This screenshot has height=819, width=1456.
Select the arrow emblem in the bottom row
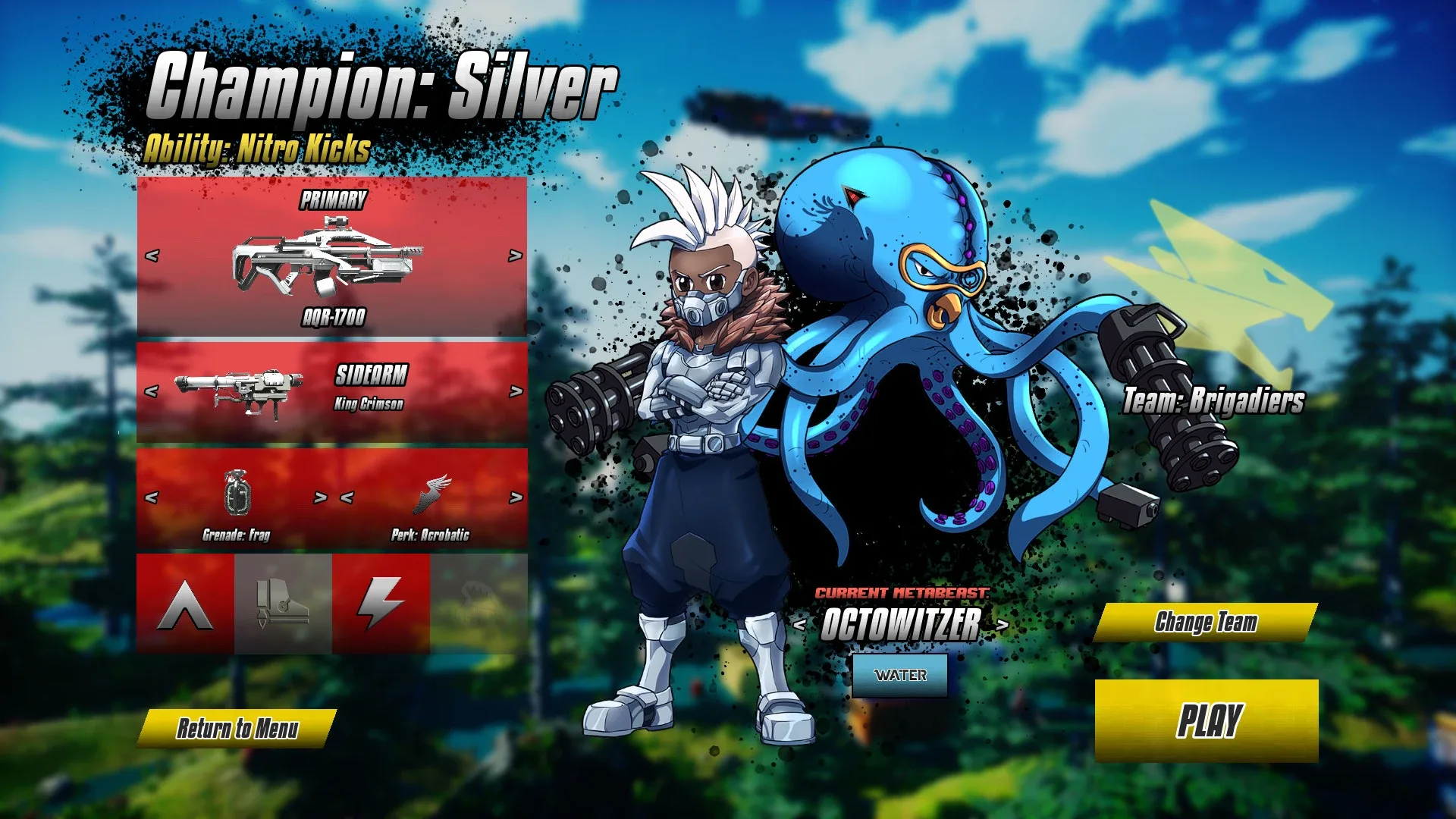pyautogui.click(x=186, y=603)
